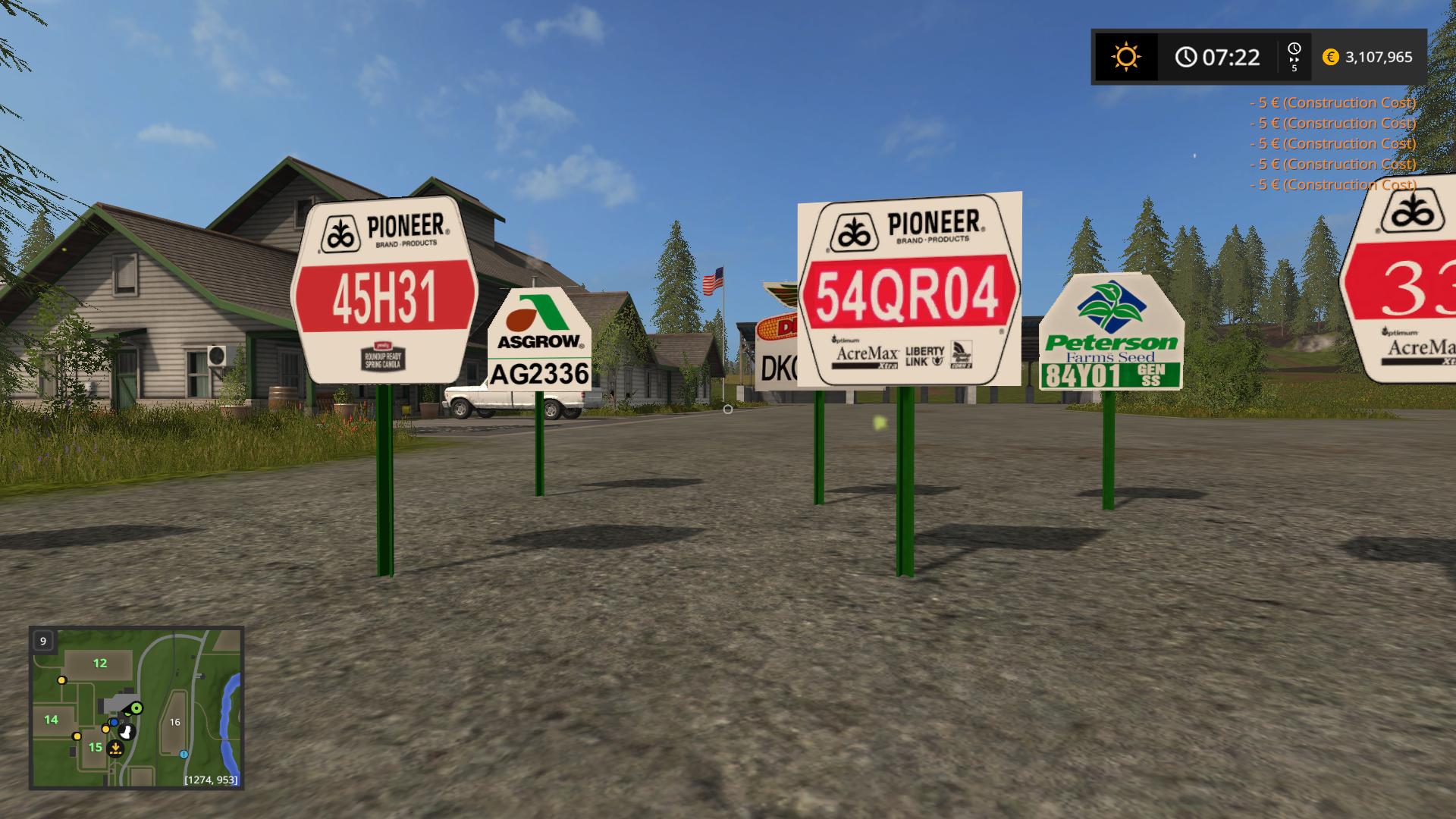Open the minimap
The image size is (1456, 819).
click(x=136, y=708)
